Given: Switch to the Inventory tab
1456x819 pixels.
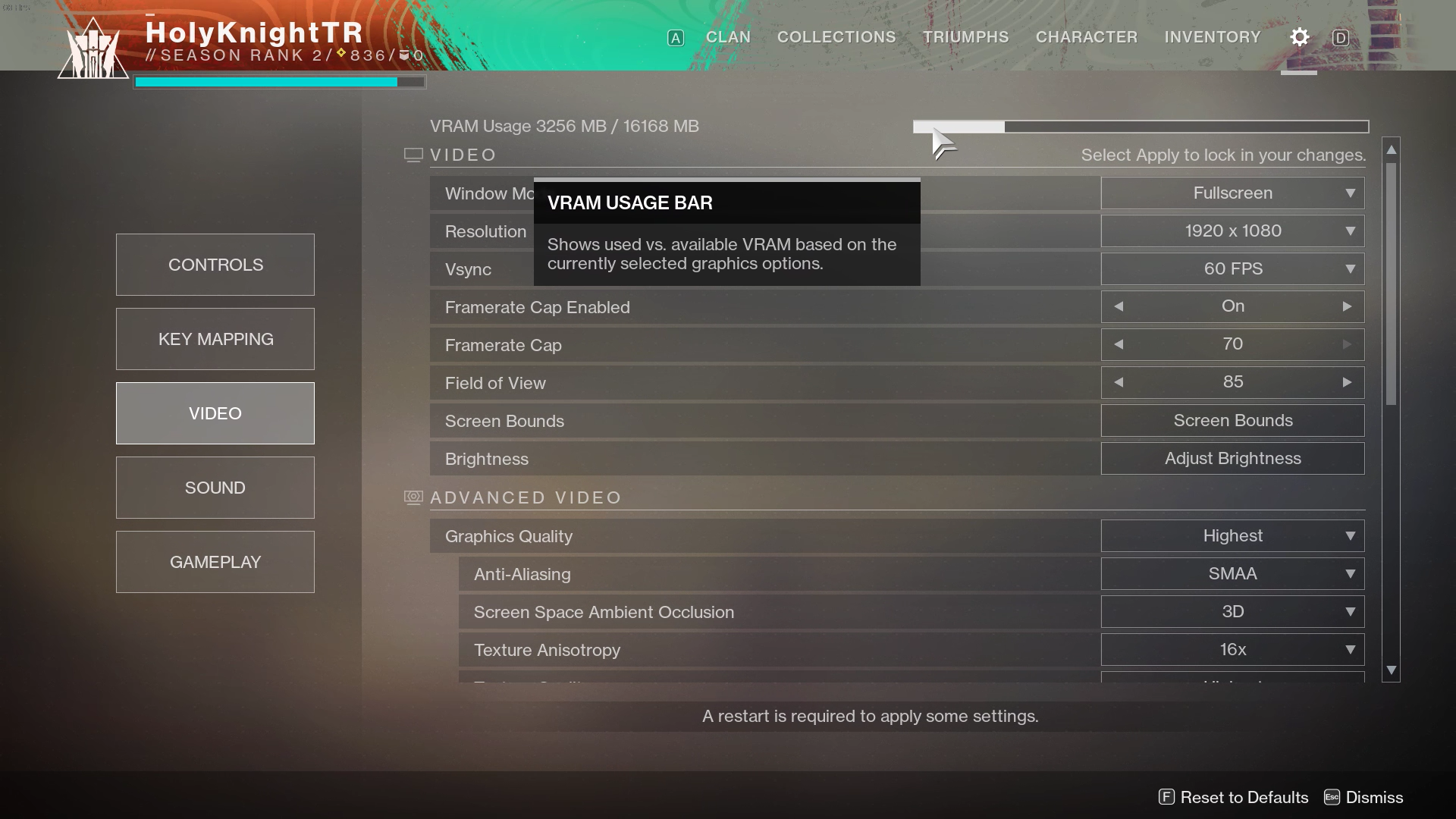Looking at the screenshot, I should tap(1213, 37).
